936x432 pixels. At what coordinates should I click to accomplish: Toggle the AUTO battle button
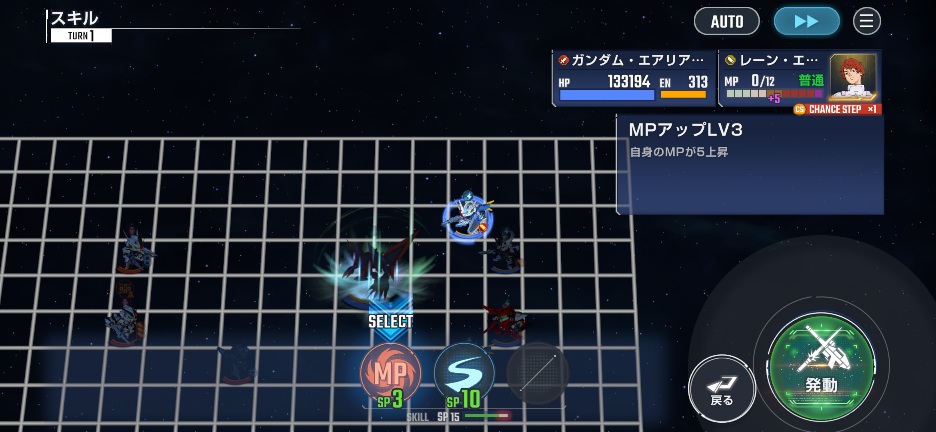pyautogui.click(x=726, y=21)
